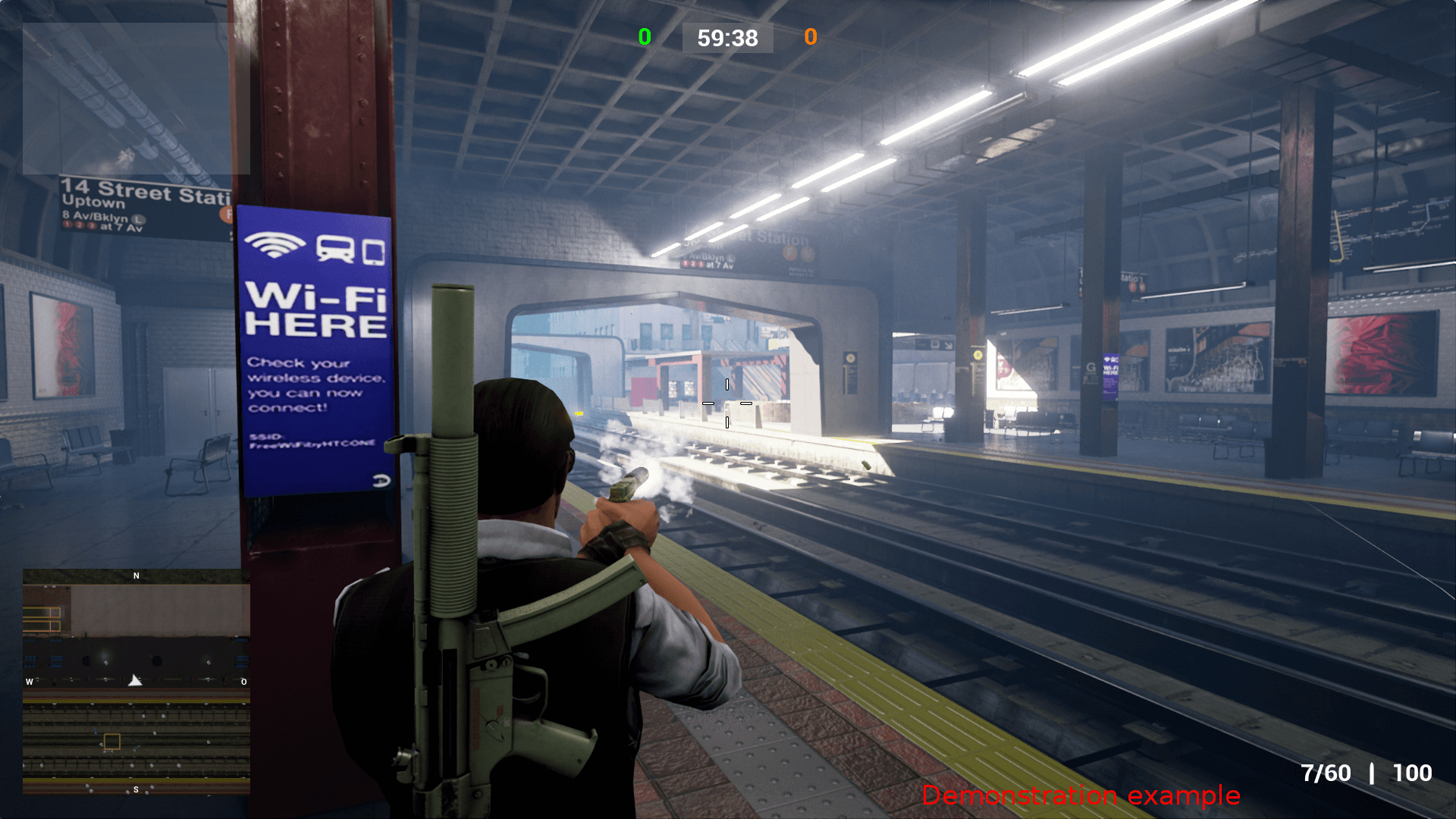
Task: Click the white player arrow on the minimap
Action: click(x=134, y=679)
